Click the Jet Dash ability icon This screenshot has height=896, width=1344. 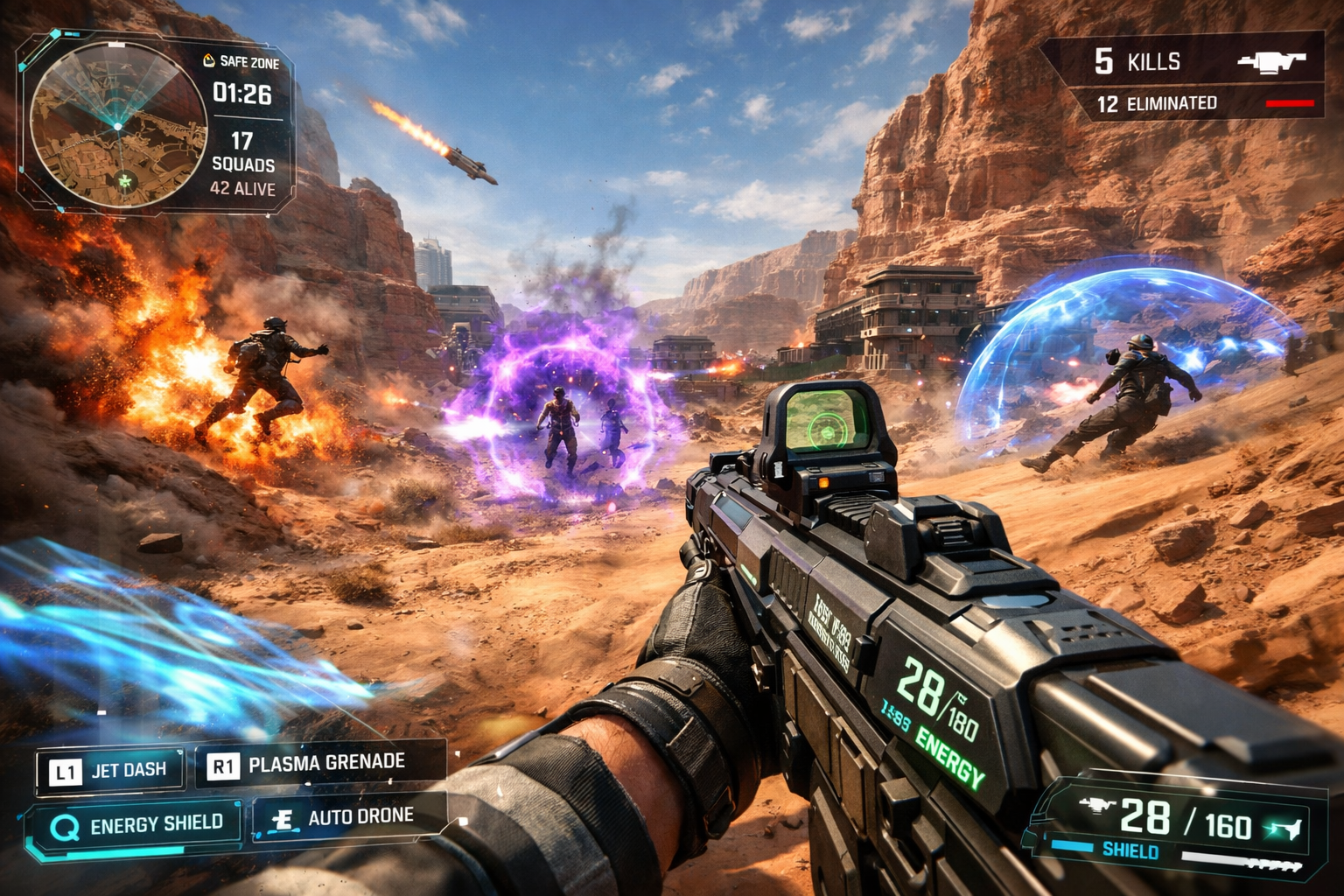tap(64, 769)
